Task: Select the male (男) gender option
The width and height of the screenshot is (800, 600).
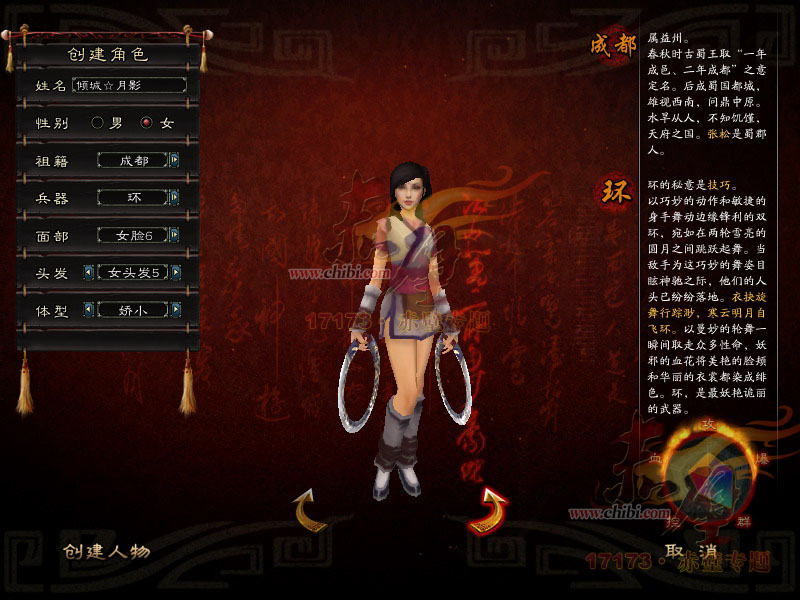Action: [x=98, y=123]
